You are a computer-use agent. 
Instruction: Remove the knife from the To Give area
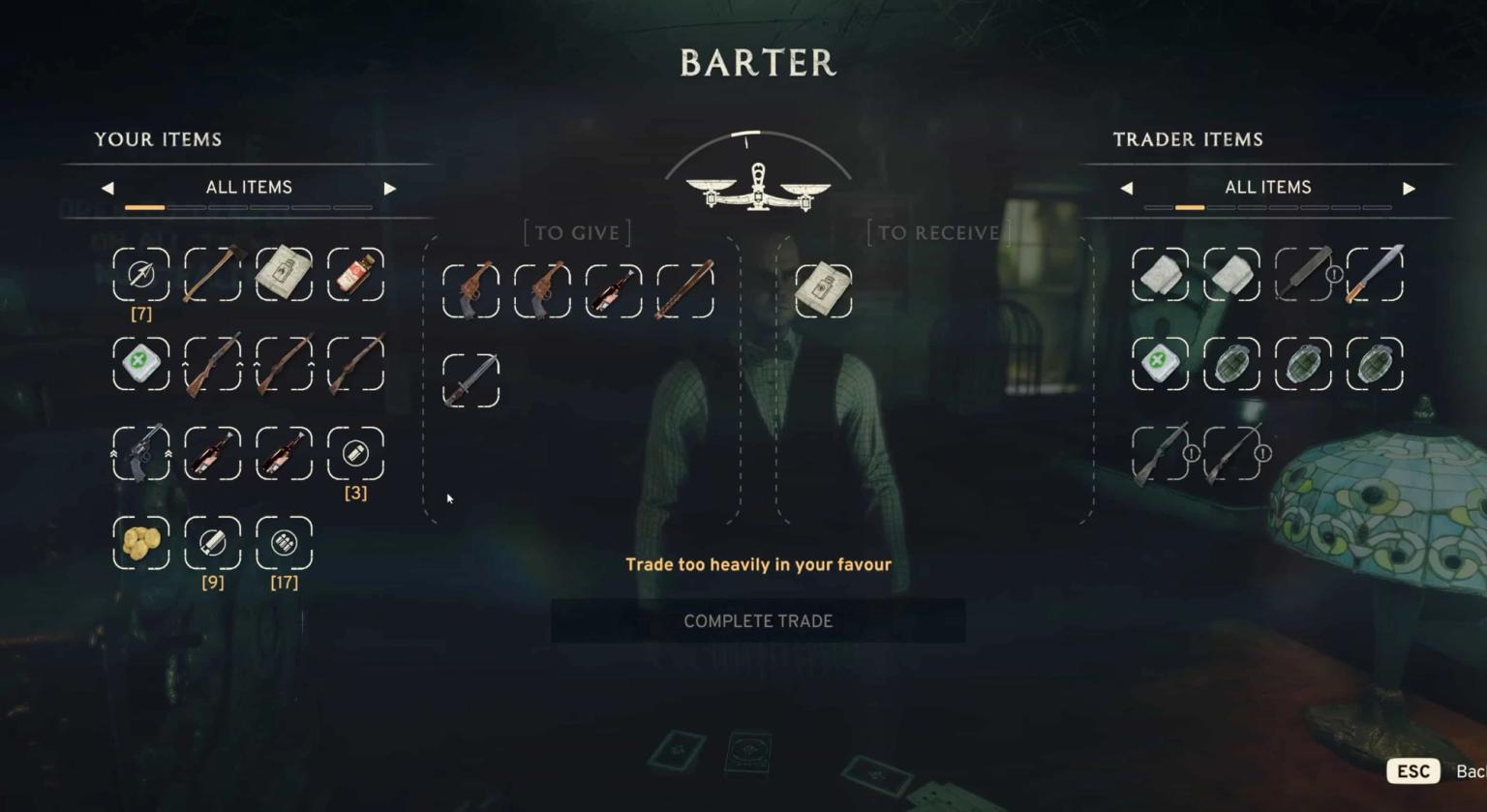tap(470, 379)
